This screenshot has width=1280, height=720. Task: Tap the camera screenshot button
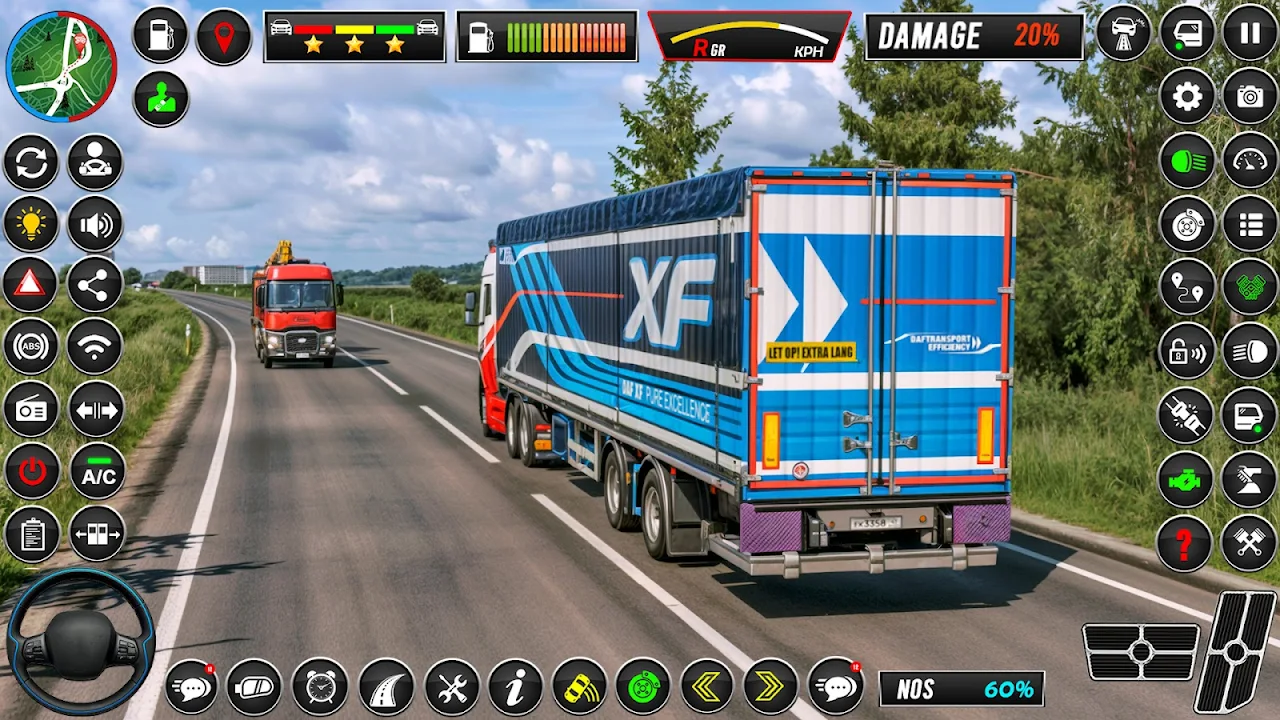pyautogui.click(x=1249, y=96)
